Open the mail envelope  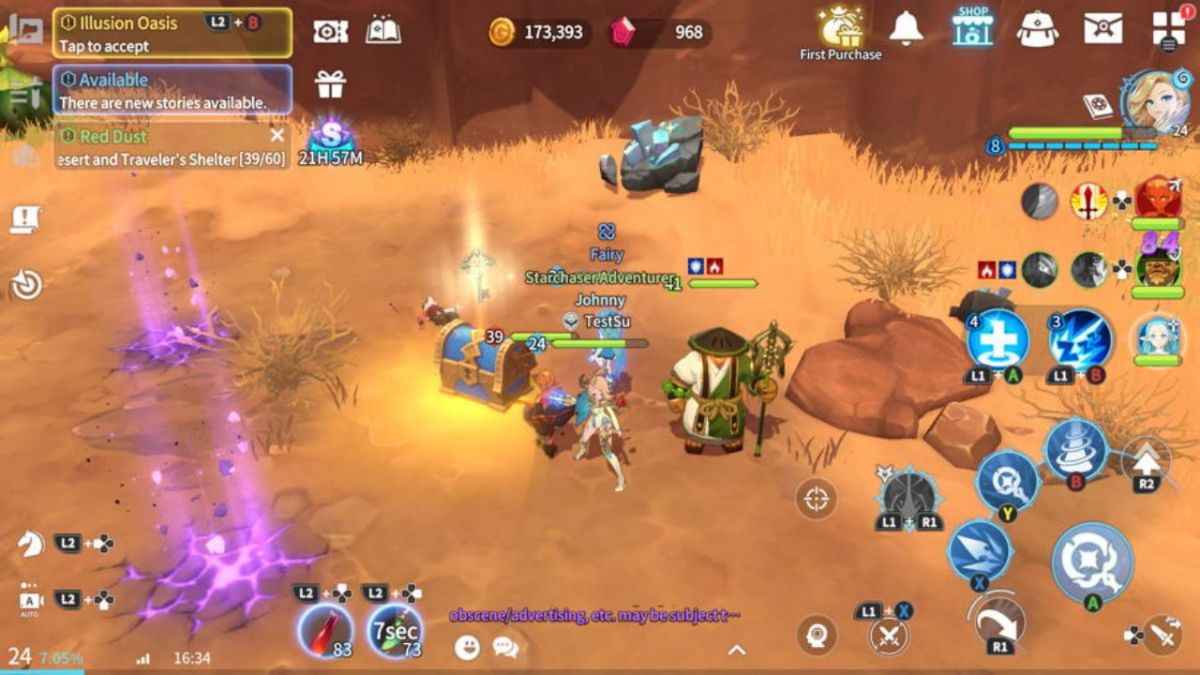point(1103,29)
